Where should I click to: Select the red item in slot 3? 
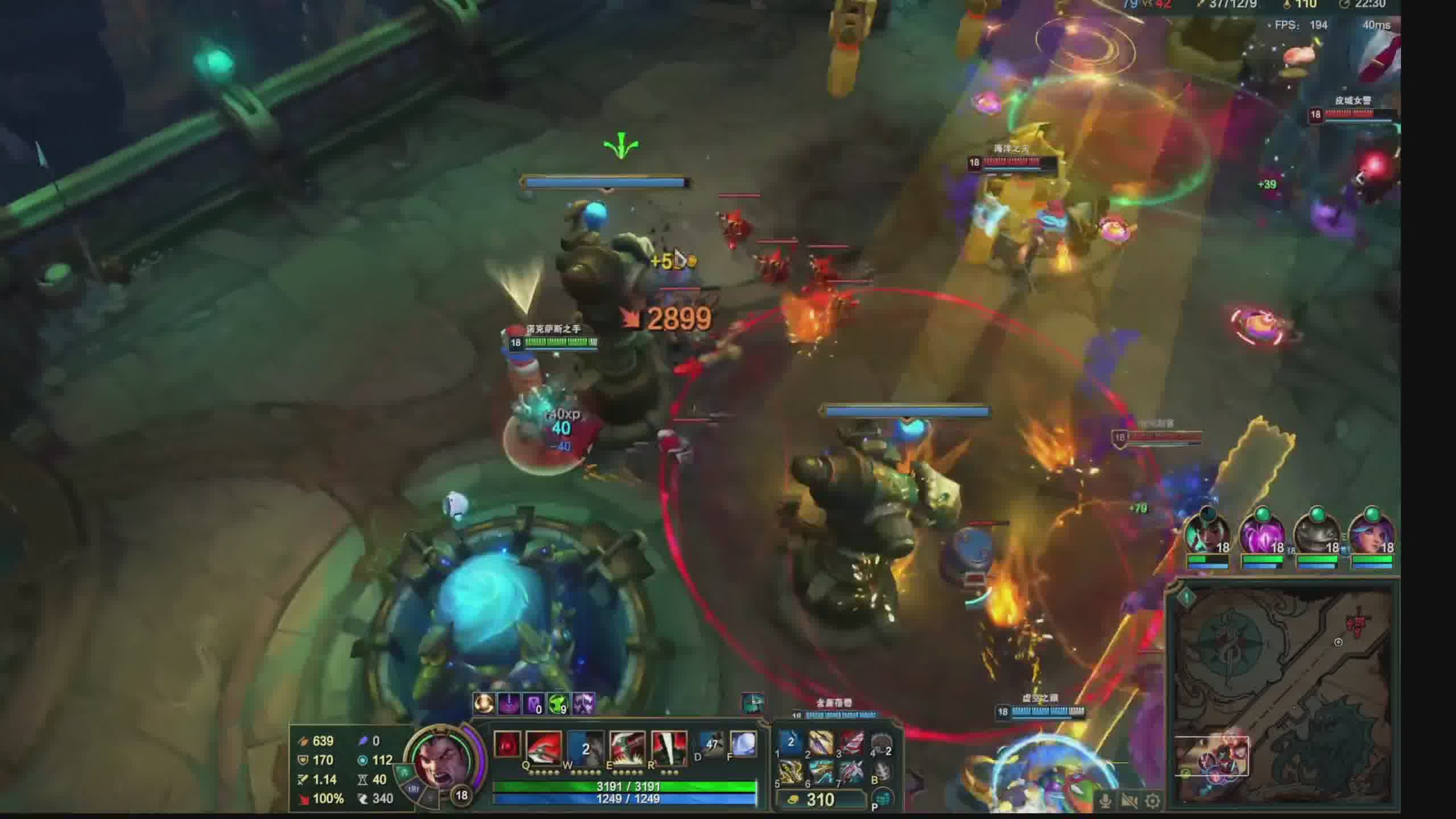click(x=851, y=742)
